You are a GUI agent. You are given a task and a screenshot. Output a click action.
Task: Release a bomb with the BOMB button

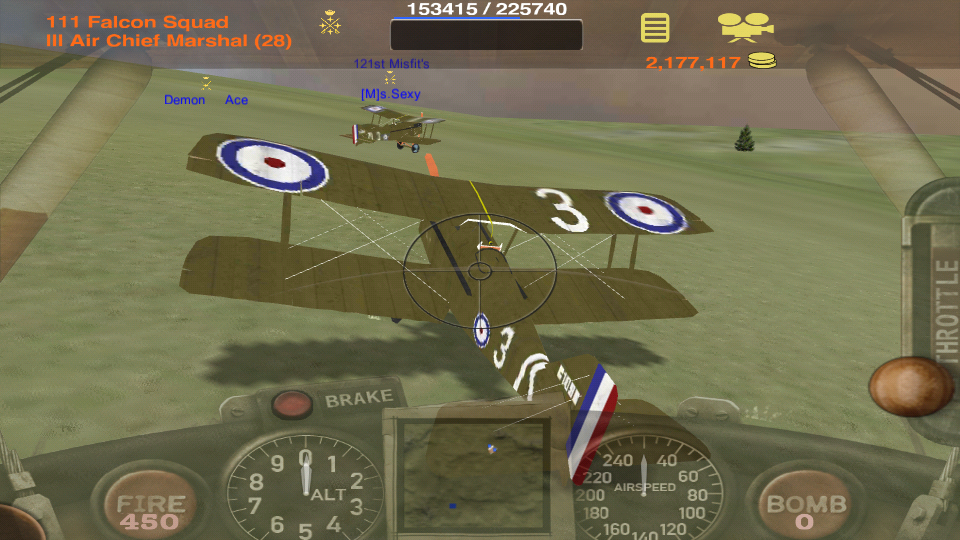coord(806,509)
